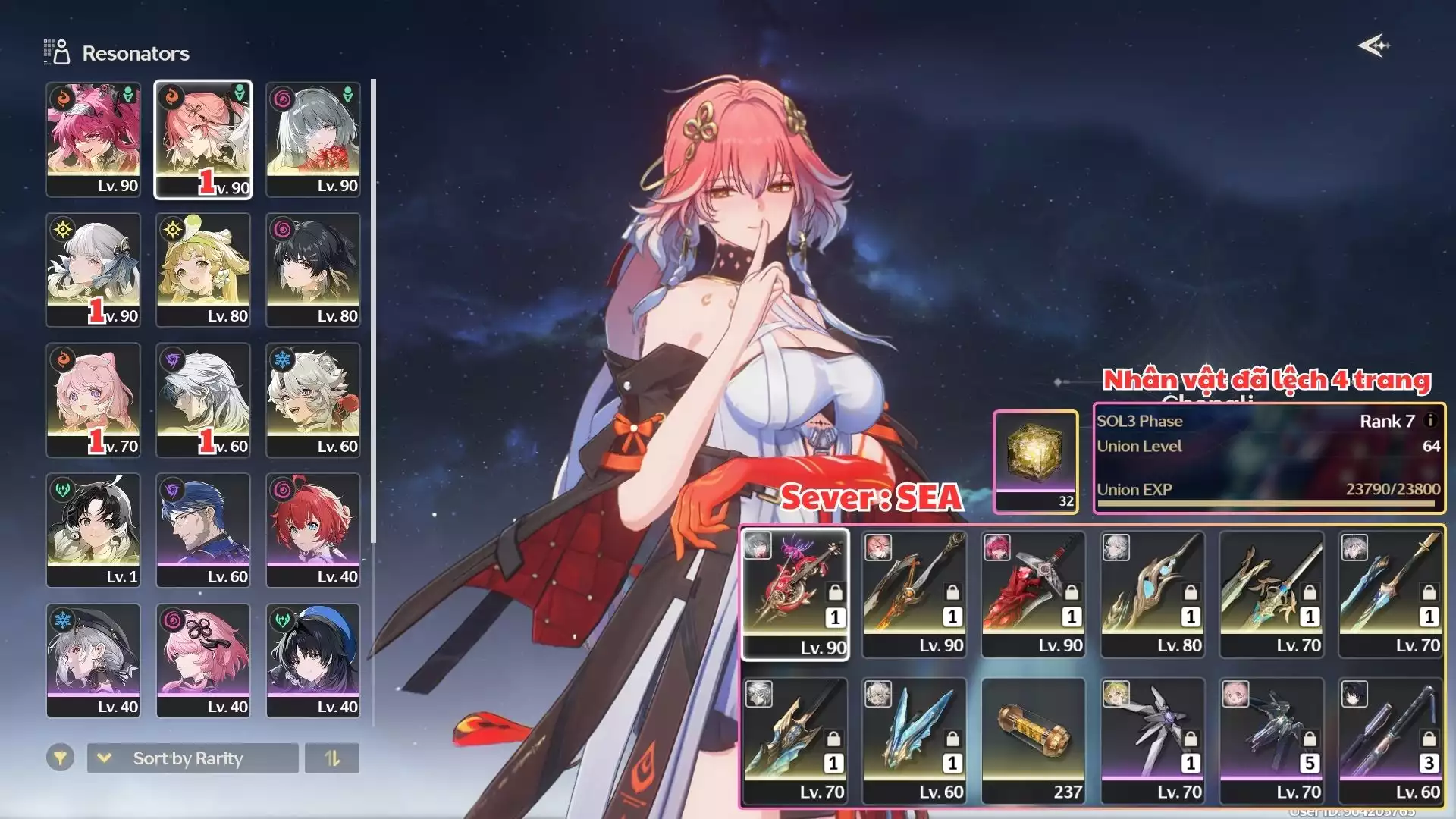
Task: Select the selected Changli Lv. 90 portrait
Action: (x=203, y=140)
